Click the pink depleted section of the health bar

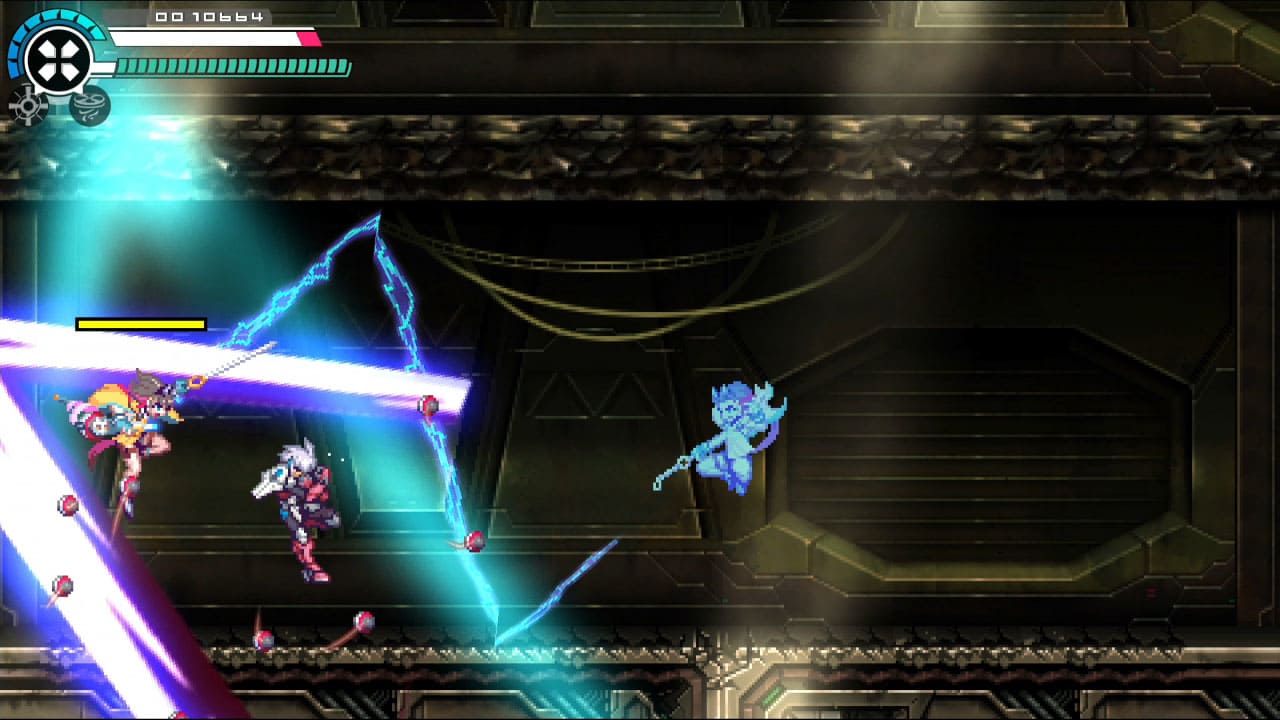(x=308, y=36)
